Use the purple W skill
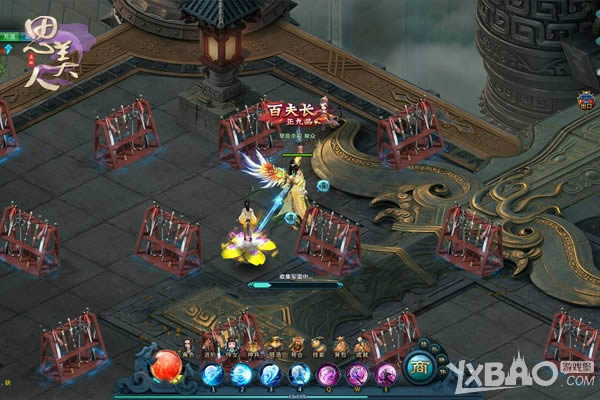 pos(358,375)
